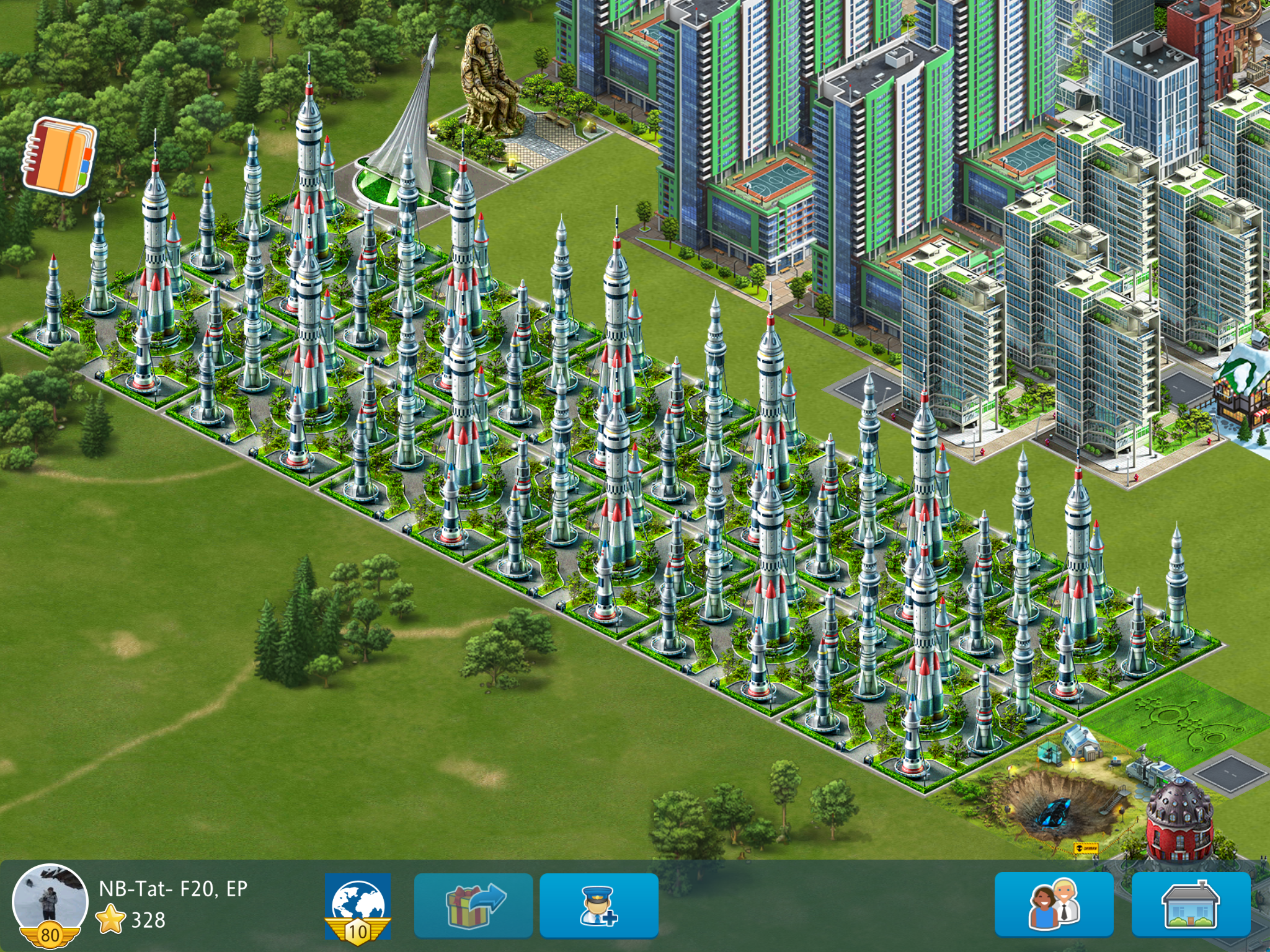Image resolution: width=1270 pixels, height=952 pixels.
Task: Add this player with the pilot button
Action: pos(598,906)
